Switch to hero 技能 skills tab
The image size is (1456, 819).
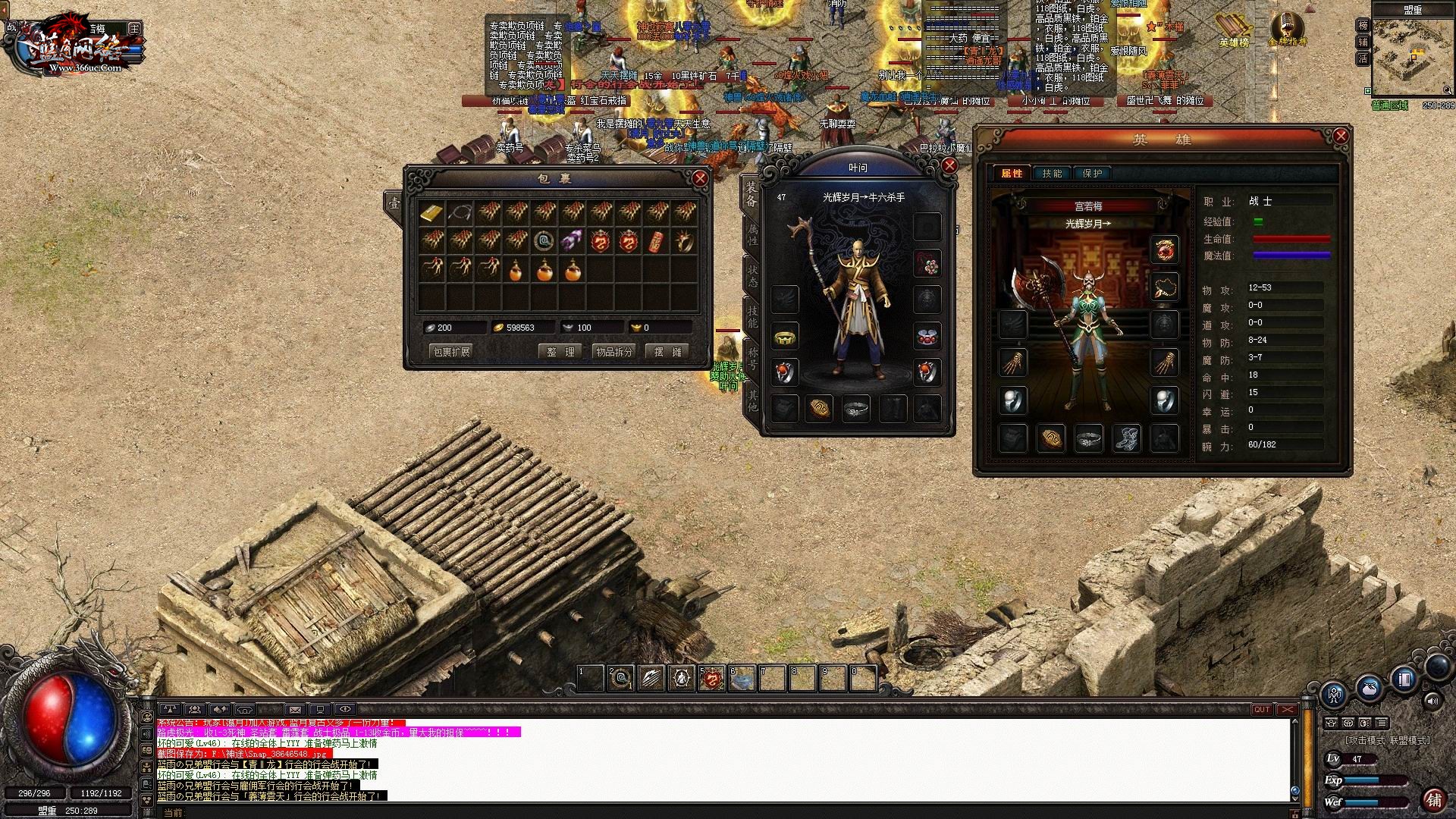click(1052, 174)
